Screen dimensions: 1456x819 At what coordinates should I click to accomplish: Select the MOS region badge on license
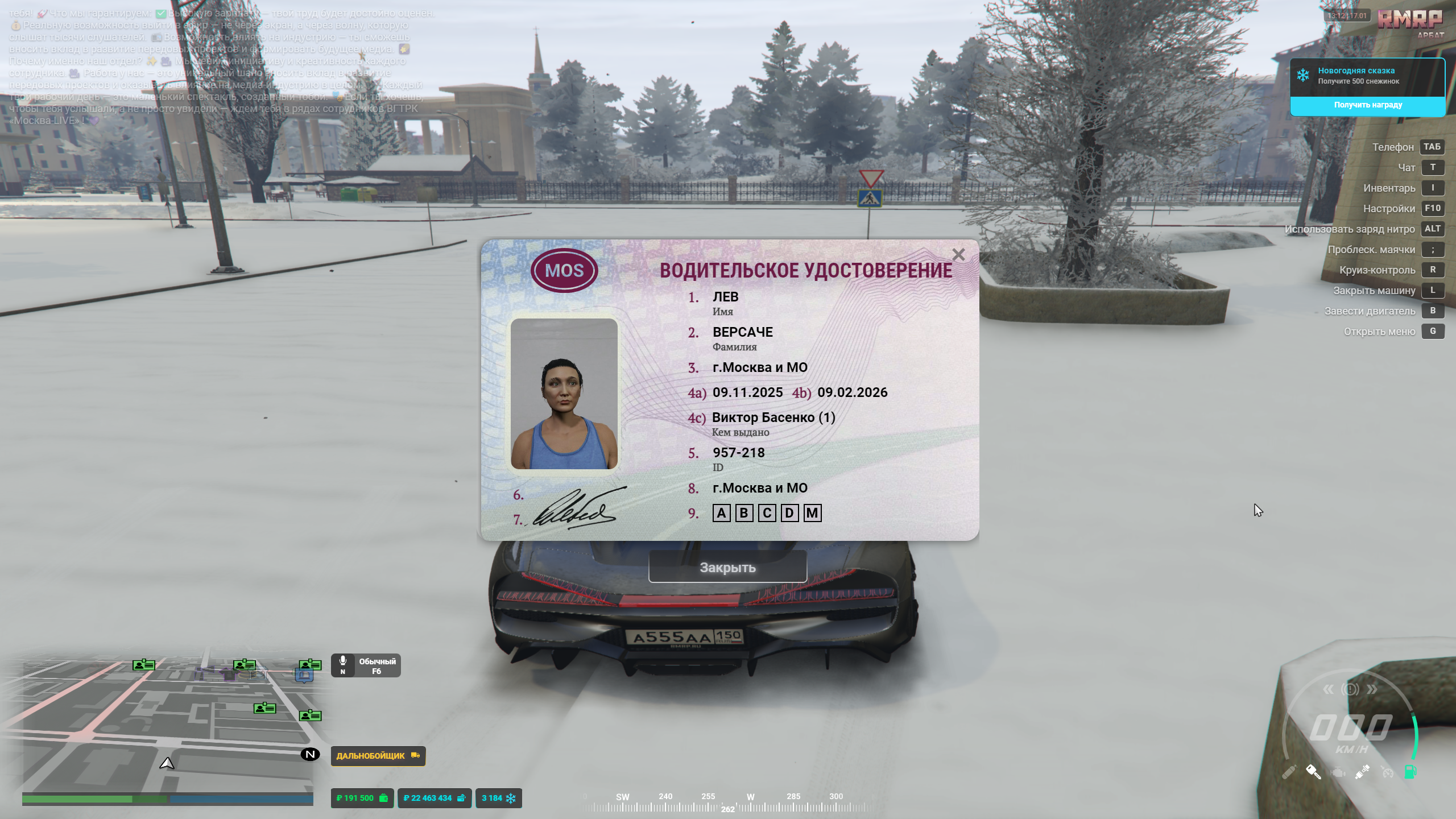tap(564, 270)
